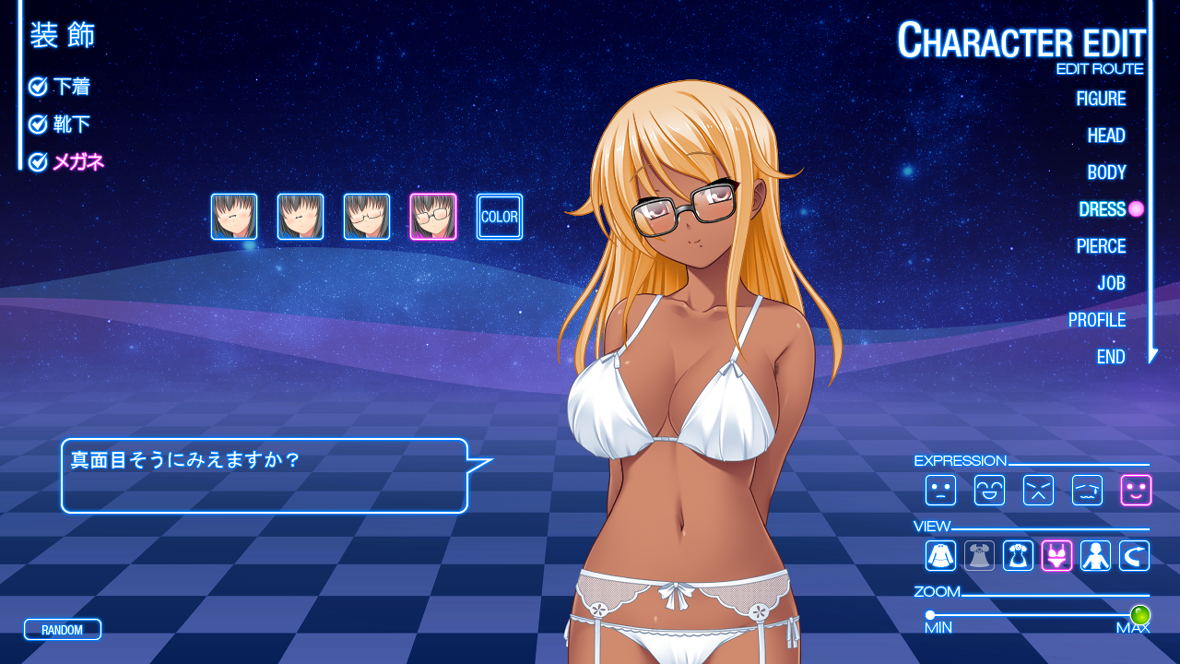Open the HEAD edit section
The image size is (1180, 664).
pos(1106,135)
